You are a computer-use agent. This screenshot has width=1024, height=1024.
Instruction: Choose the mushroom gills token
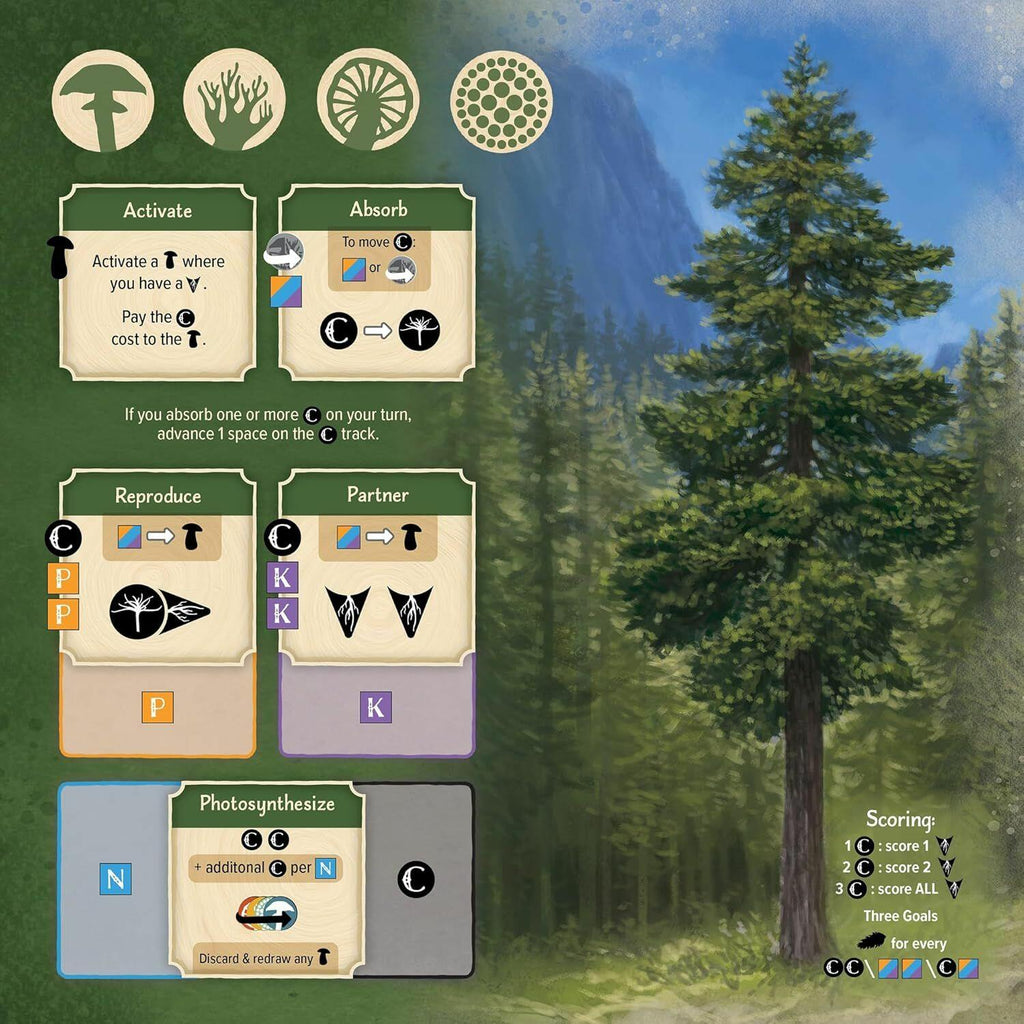[367, 100]
